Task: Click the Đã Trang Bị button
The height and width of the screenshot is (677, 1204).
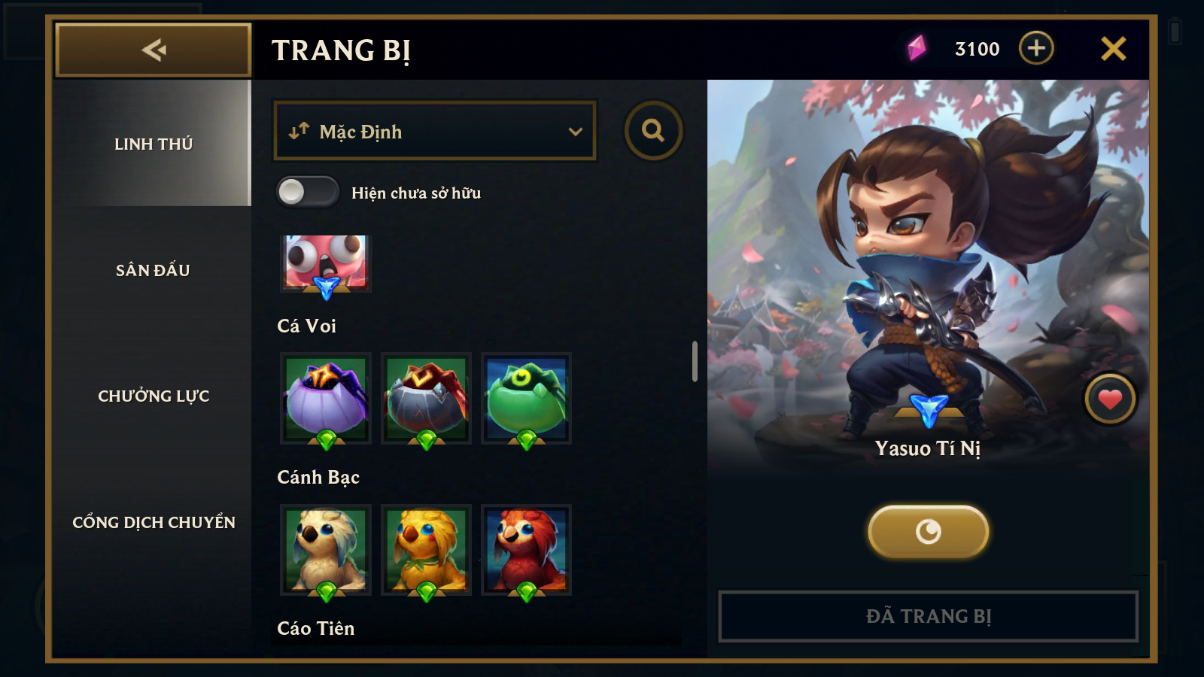Action: pos(928,616)
